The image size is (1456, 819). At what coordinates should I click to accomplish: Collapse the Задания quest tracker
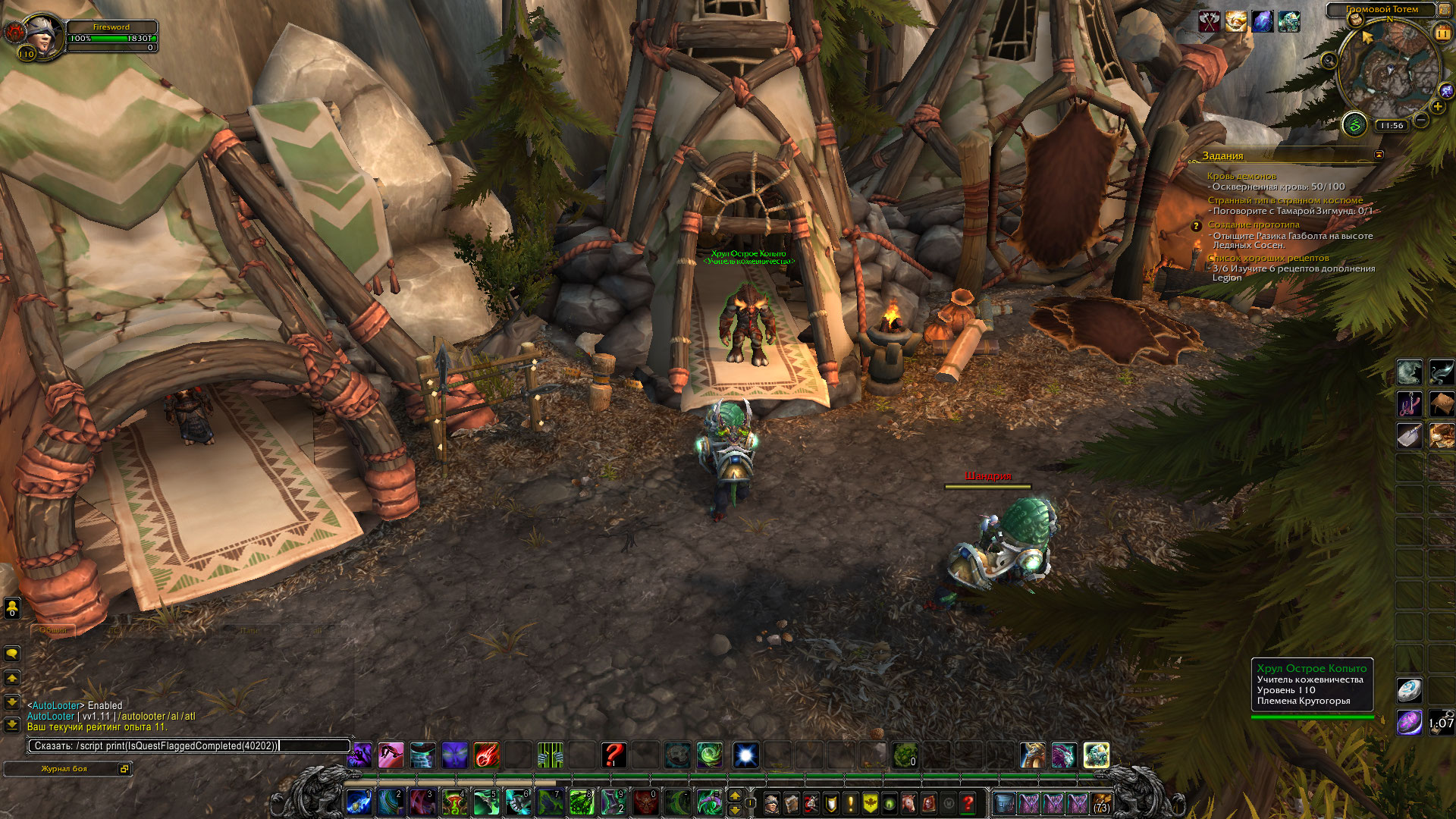[1379, 155]
